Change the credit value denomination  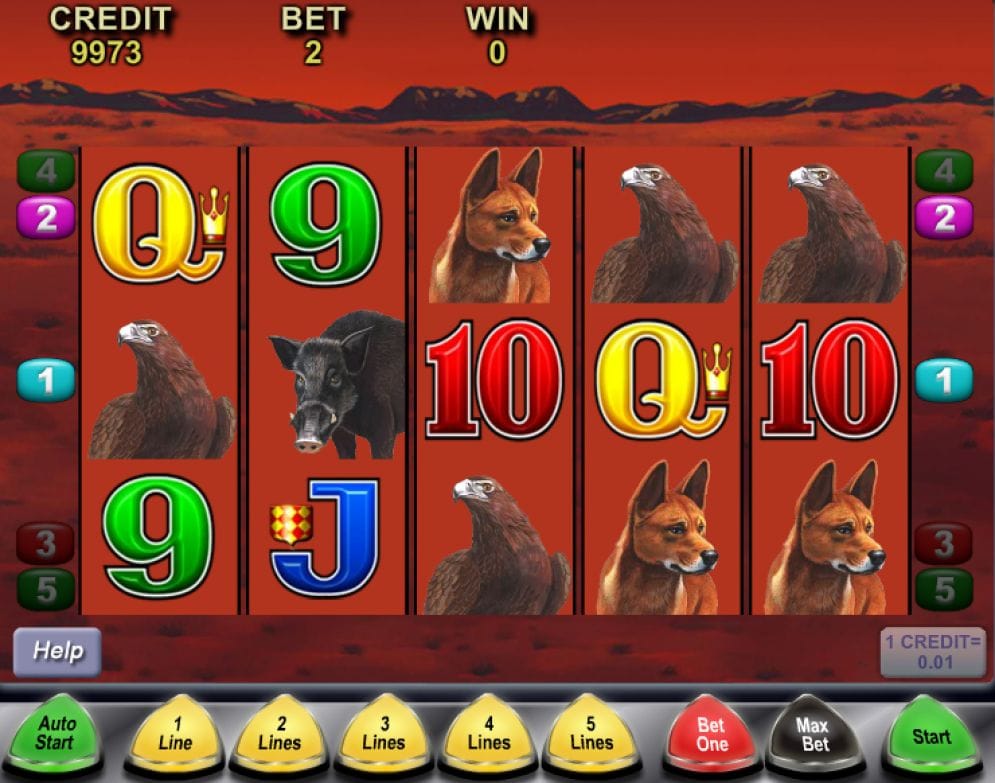pos(932,652)
